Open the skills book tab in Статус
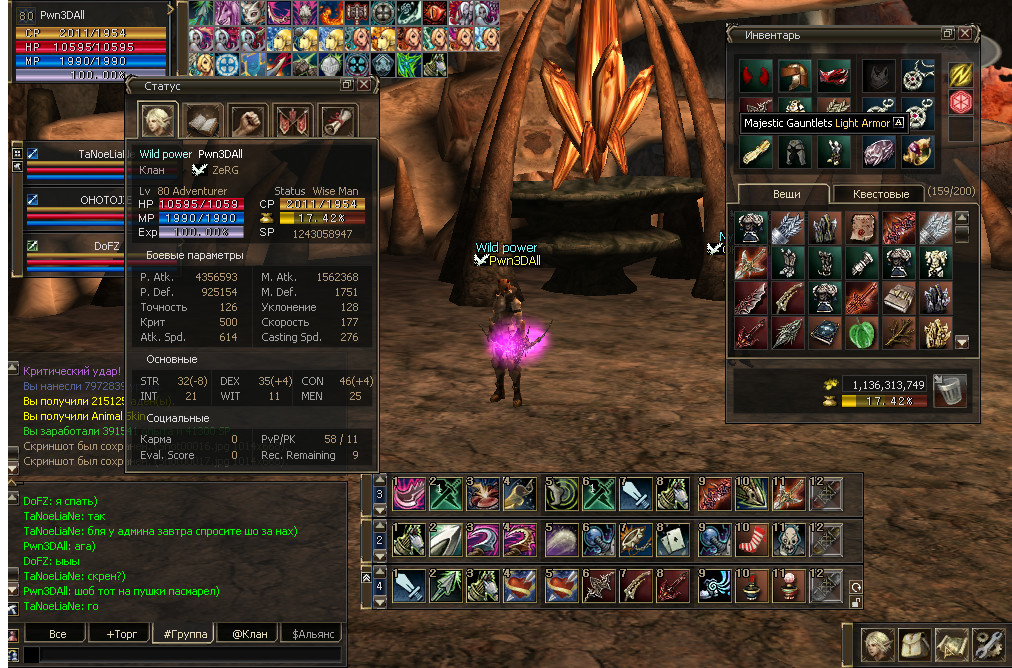The image size is (1012, 668). coord(204,120)
